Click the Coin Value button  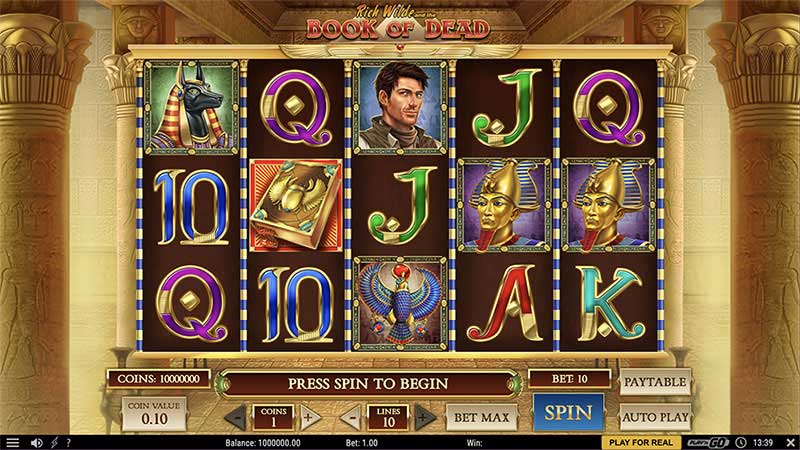coord(154,414)
